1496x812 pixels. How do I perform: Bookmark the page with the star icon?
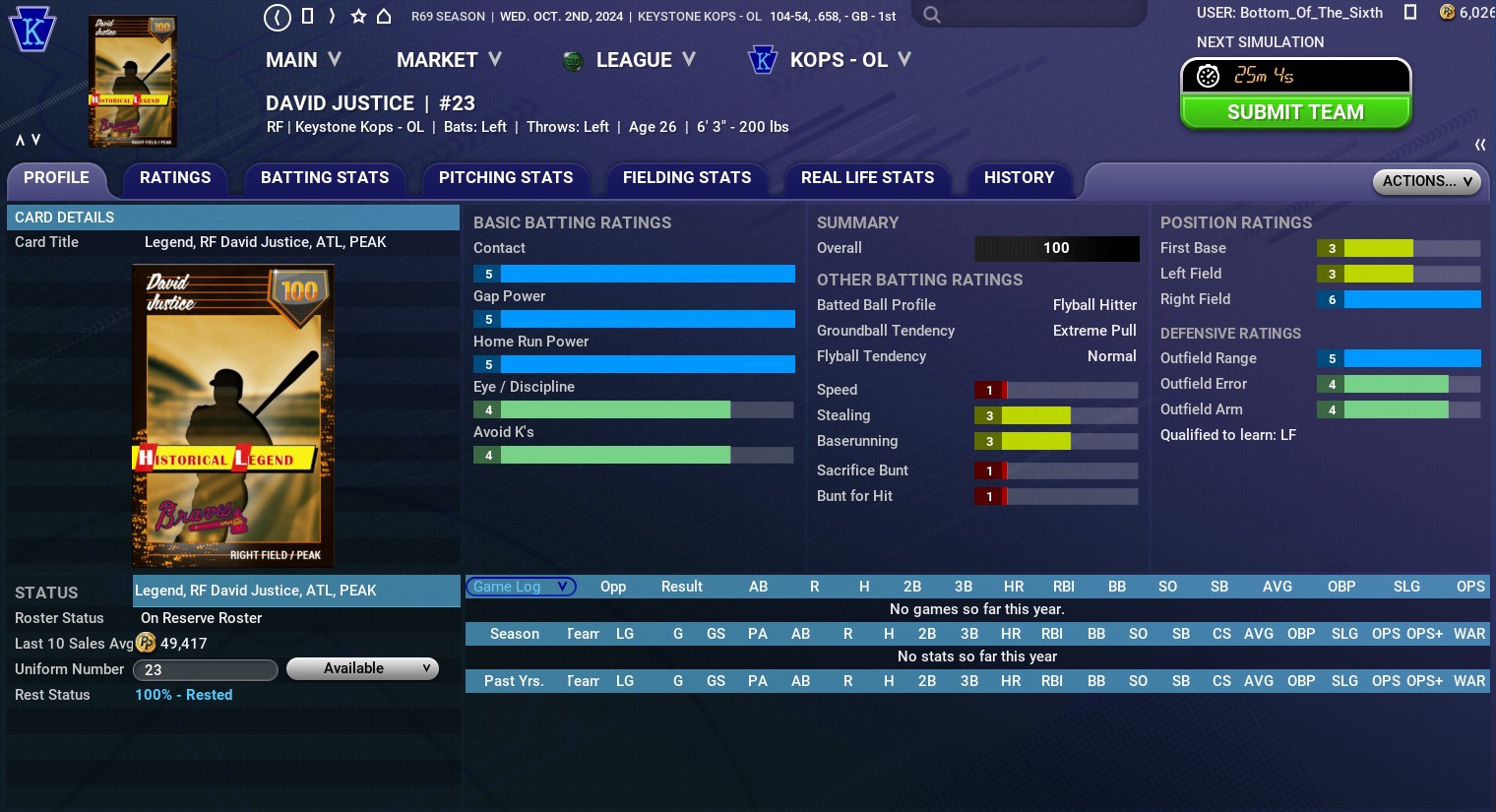[358, 17]
